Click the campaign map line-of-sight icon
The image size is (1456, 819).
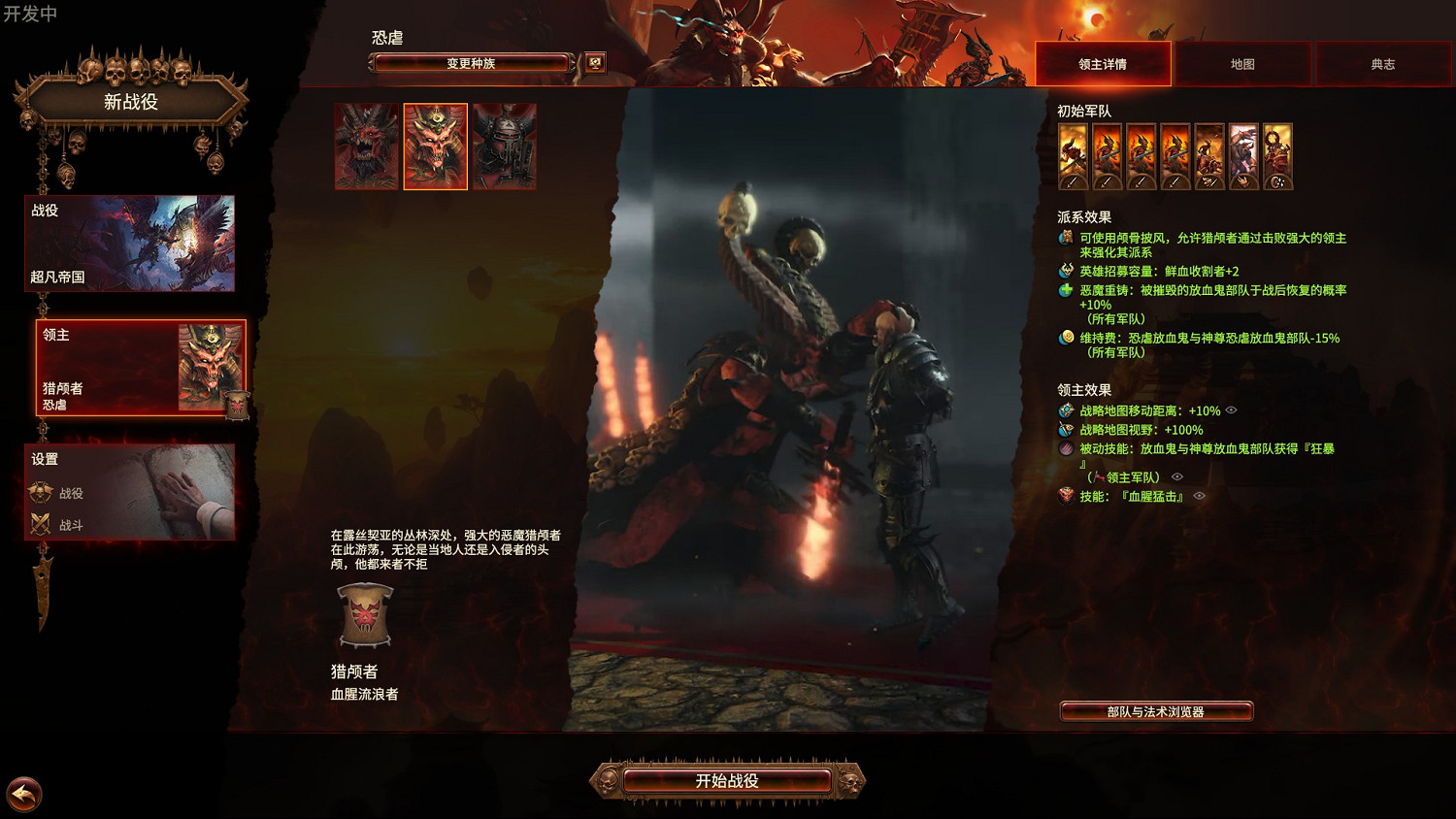(1065, 430)
